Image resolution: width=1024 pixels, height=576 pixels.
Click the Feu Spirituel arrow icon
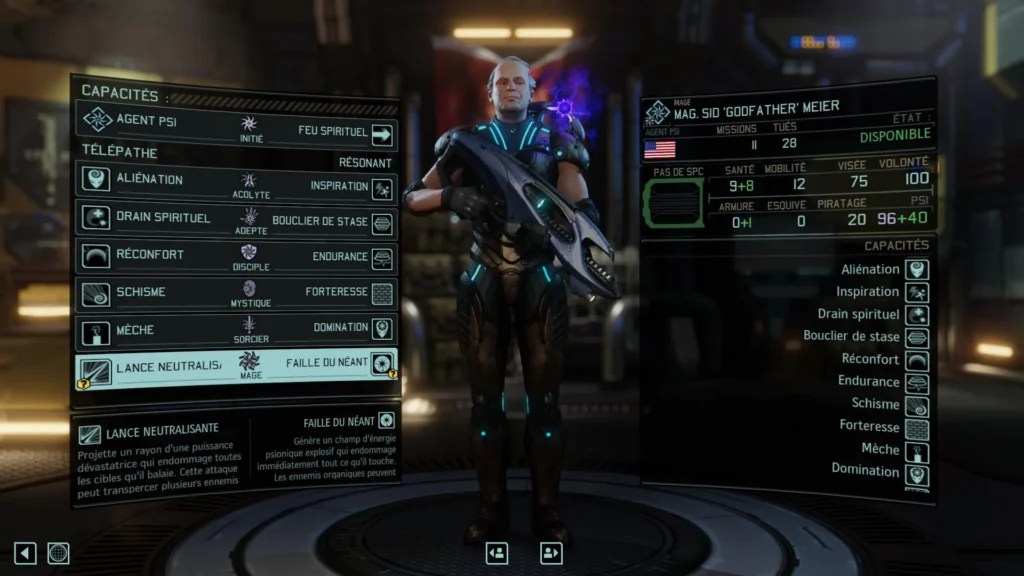click(x=382, y=133)
